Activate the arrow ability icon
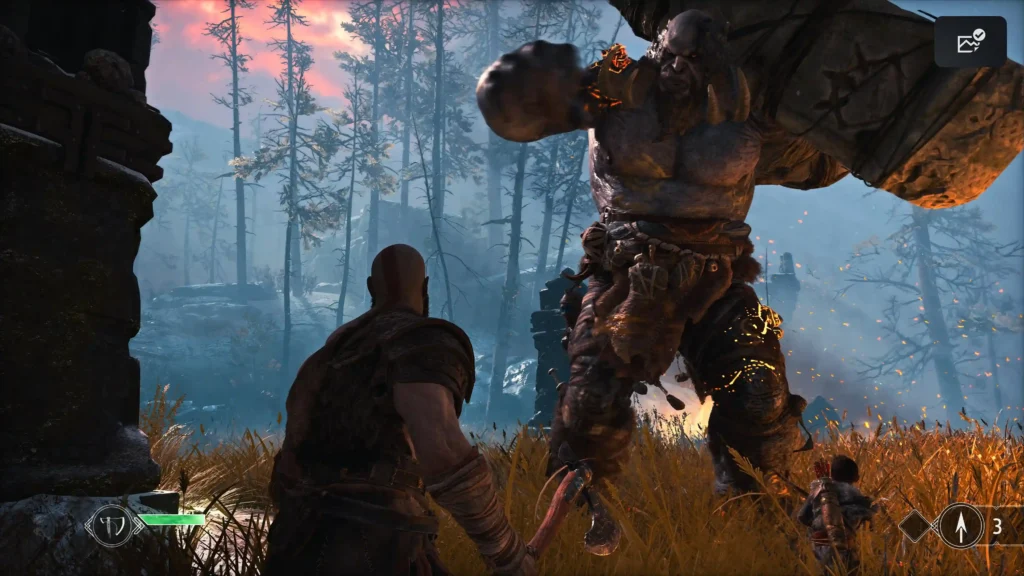The image size is (1024, 576). (x=960, y=525)
